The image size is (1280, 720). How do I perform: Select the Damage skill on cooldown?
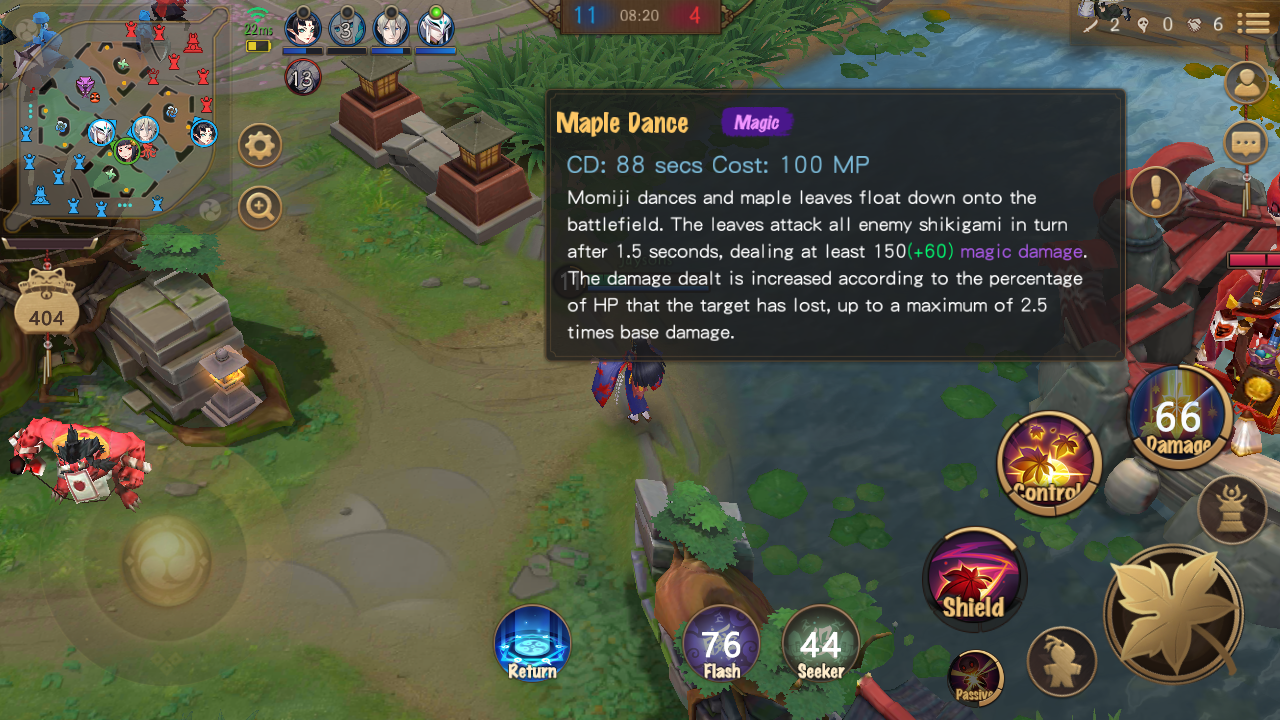click(x=1178, y=417)
